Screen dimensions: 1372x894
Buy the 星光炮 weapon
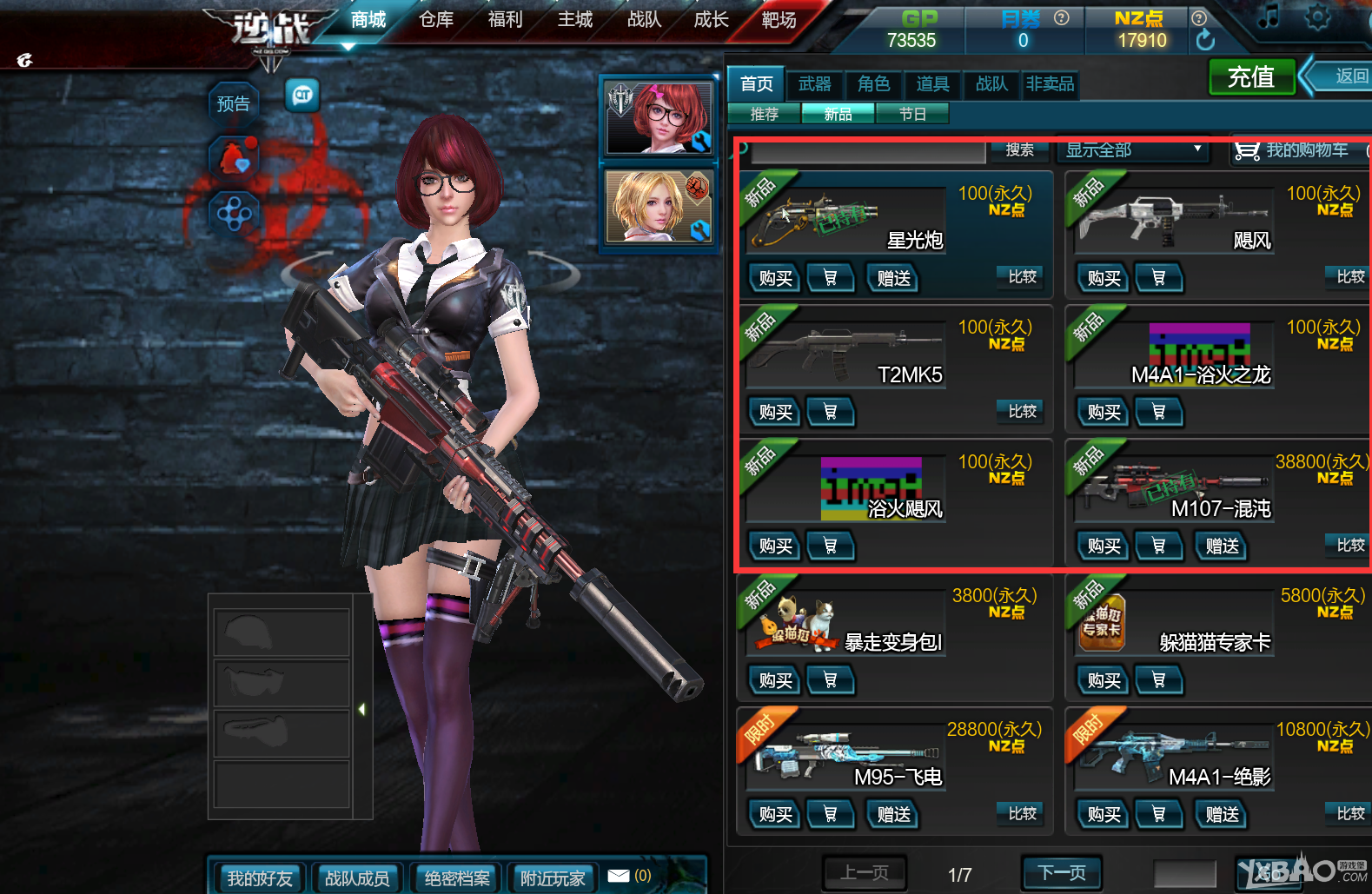coord(775,278)
